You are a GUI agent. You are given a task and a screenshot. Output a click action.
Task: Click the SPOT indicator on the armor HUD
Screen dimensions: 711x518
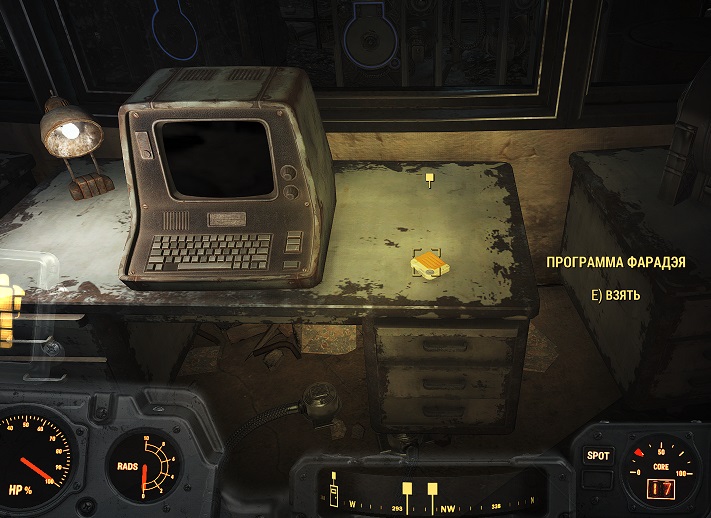[597, 455]
